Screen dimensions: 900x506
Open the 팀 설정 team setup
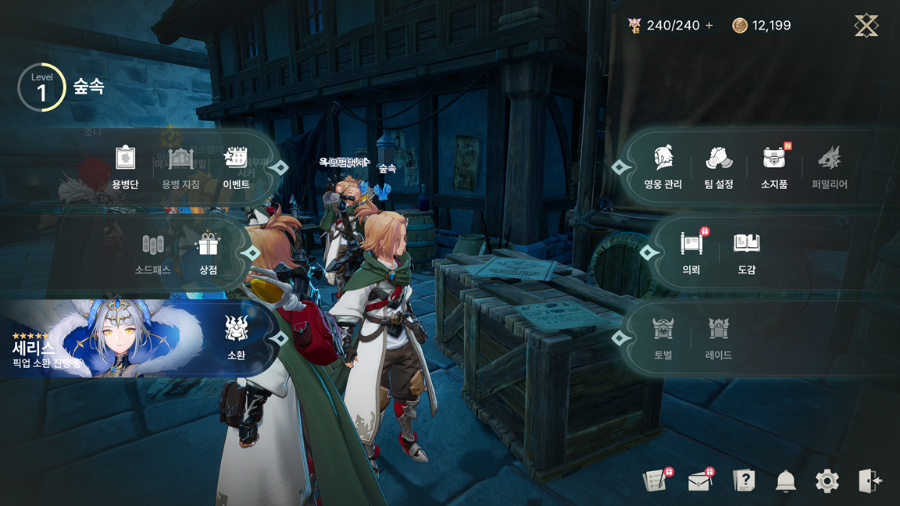tap(719, 166)
